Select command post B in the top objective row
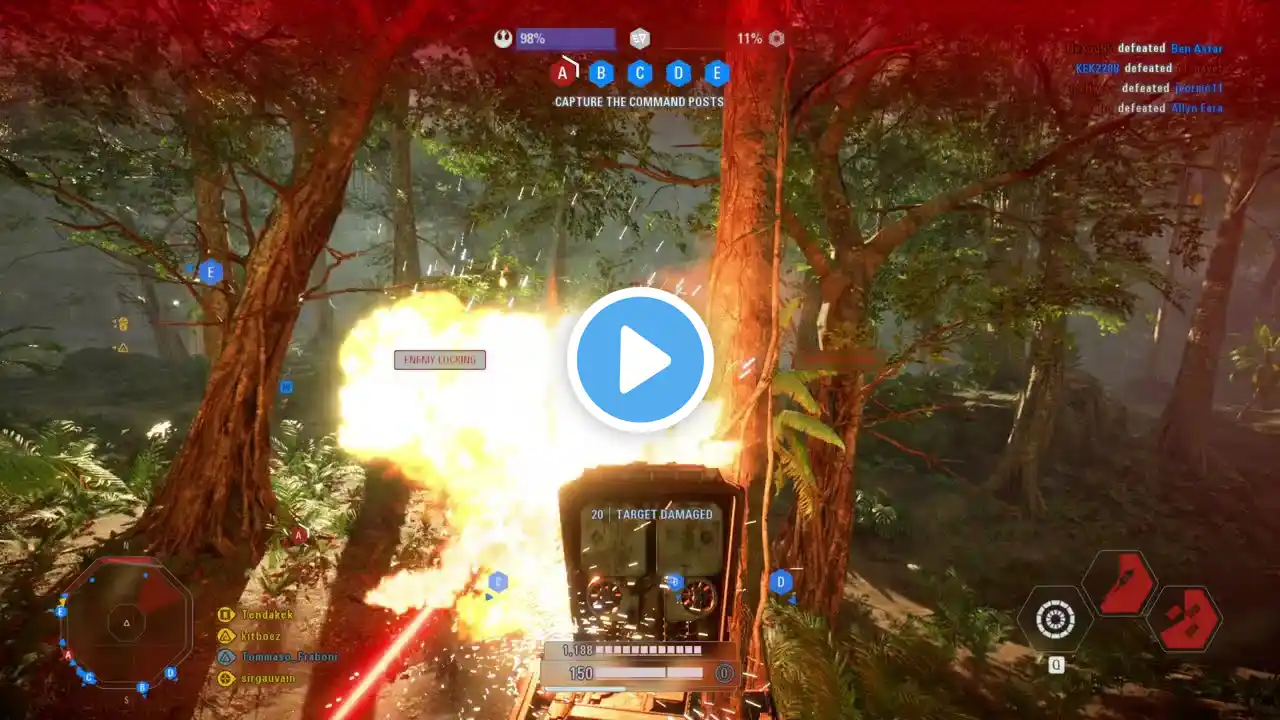This screenshot has height=720, width=1280. pos(601,73)
